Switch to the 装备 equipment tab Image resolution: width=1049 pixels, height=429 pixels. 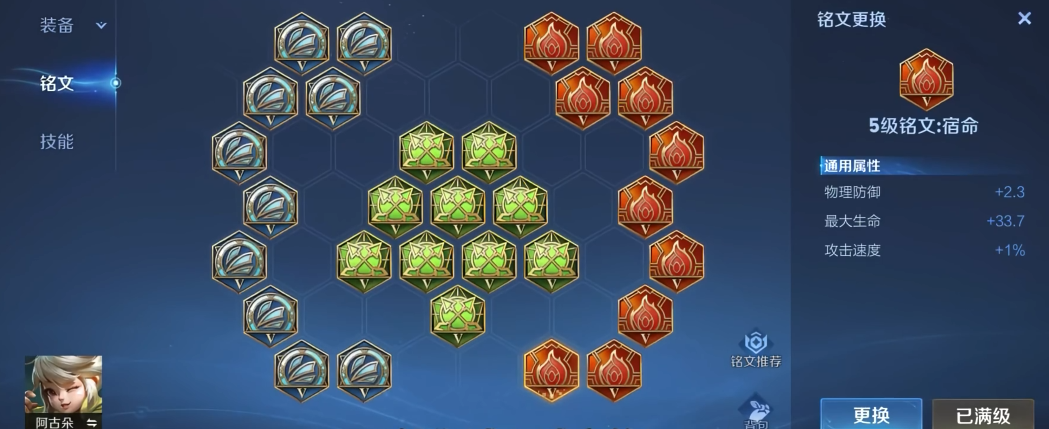tap(58, 26)
